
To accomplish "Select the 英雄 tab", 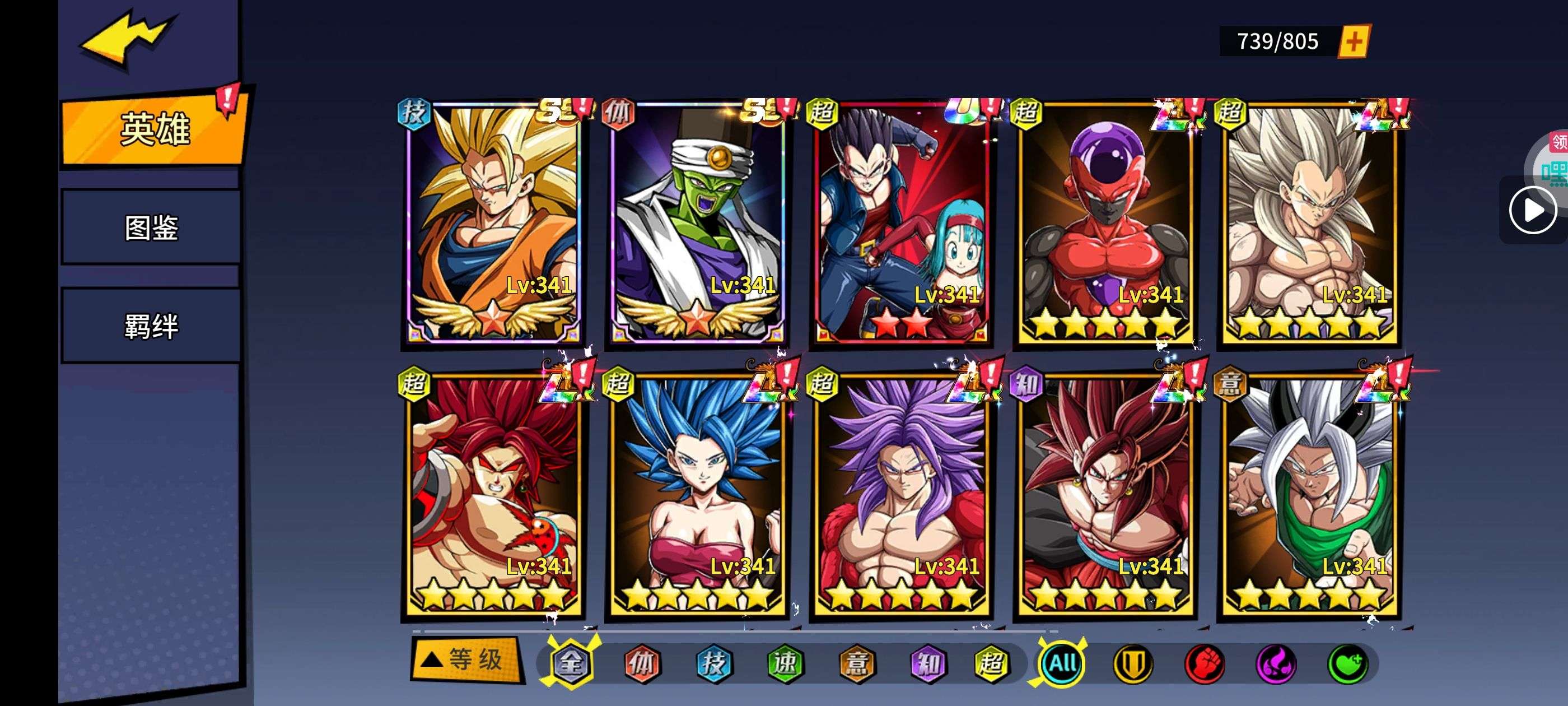I will pos(155,129).
